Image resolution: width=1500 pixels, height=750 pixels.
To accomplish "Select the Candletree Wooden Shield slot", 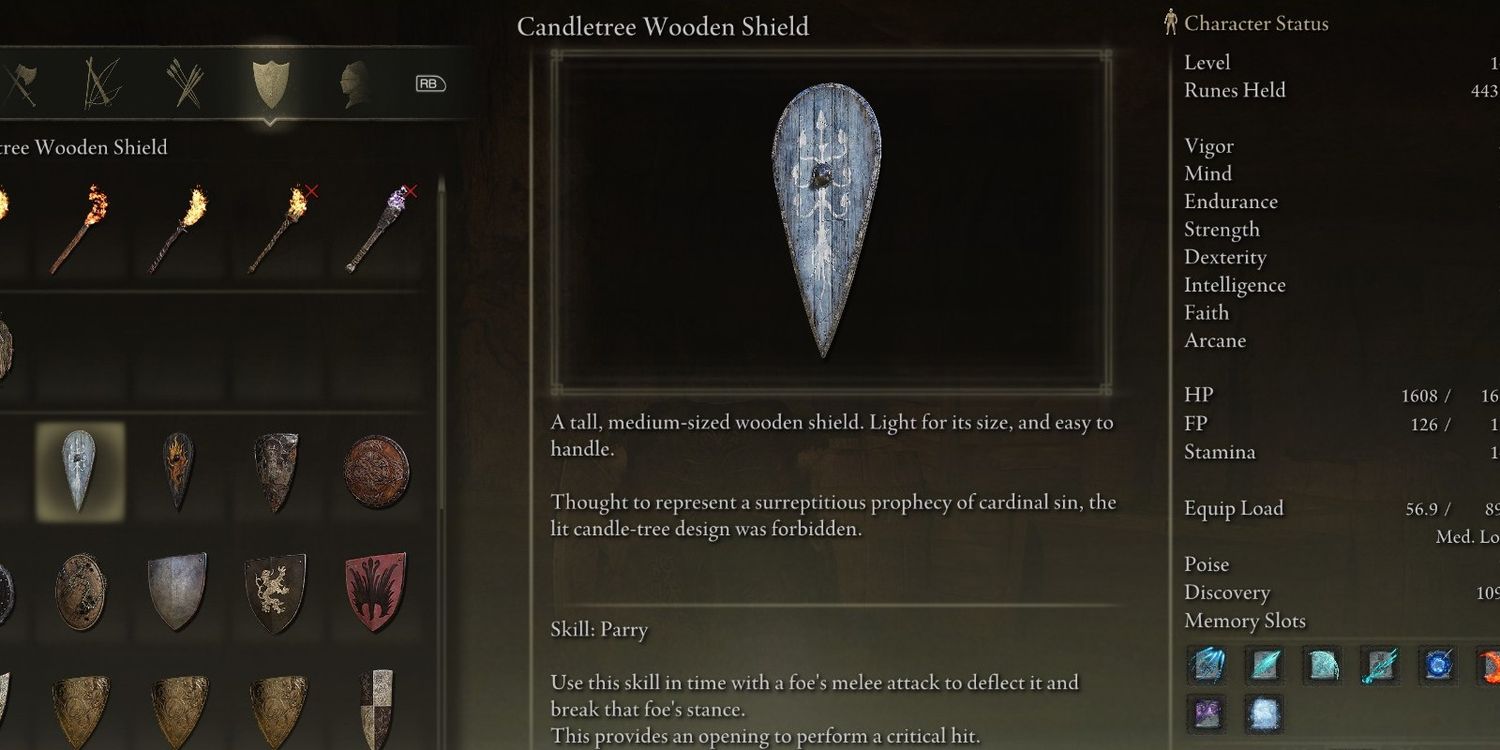I will click(79, 472).
